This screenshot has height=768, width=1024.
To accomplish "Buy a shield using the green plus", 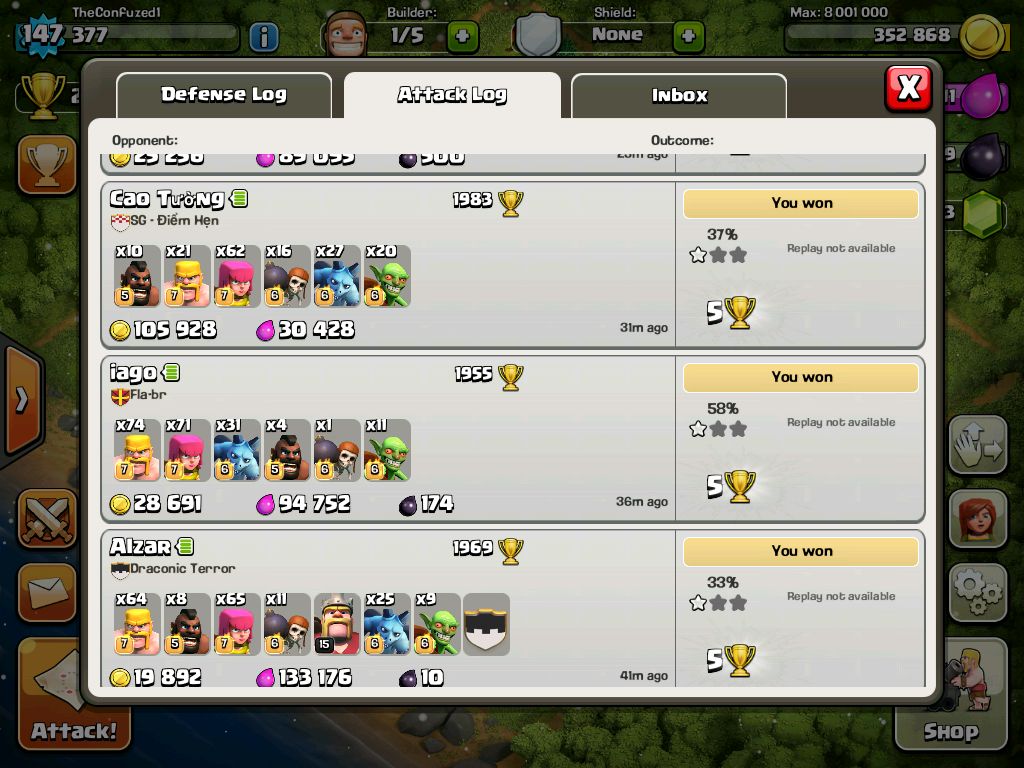I will pyautogui.click(x=688, y=37).
